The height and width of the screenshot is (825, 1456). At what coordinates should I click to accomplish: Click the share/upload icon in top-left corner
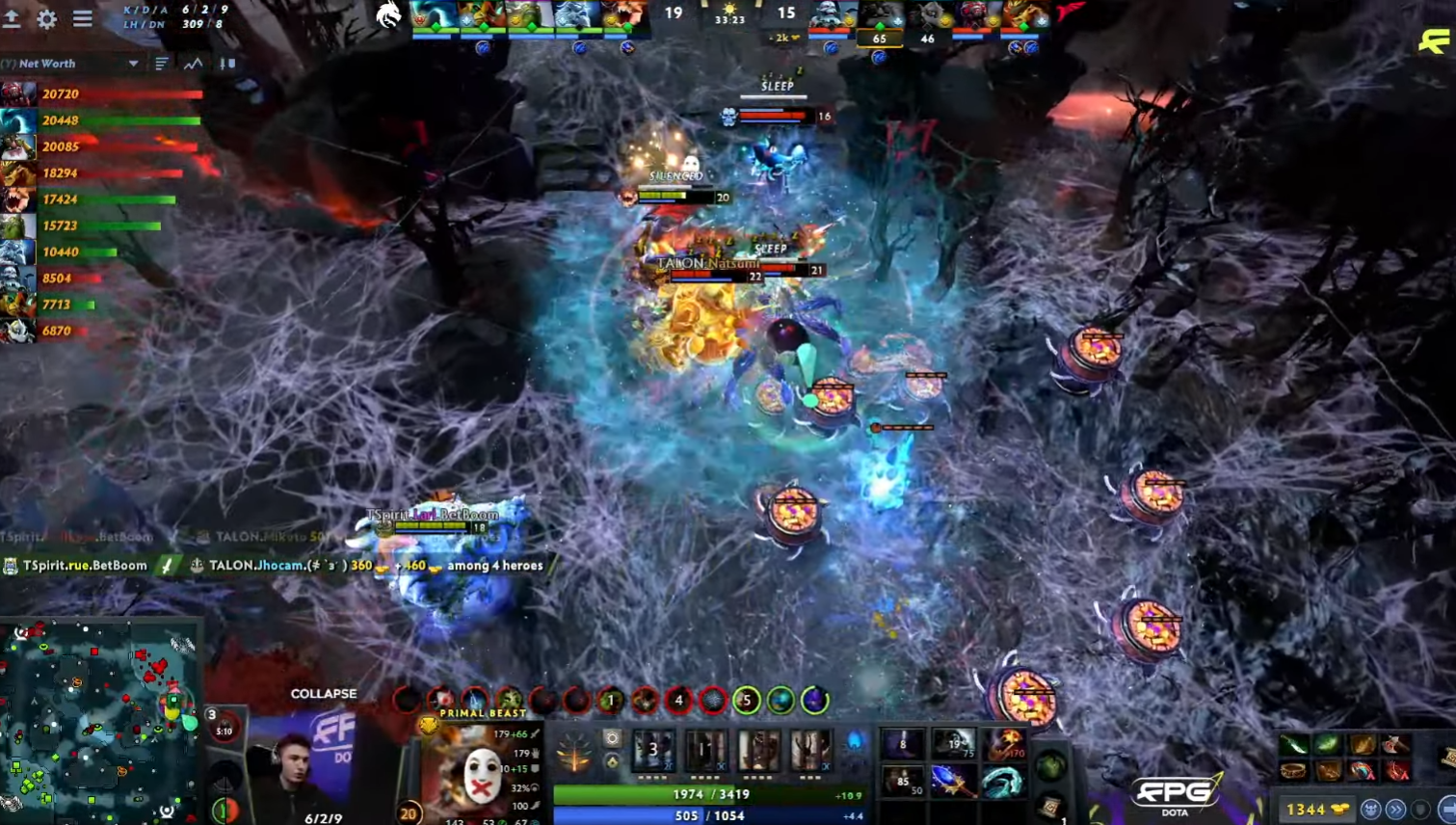pos(13,17)
